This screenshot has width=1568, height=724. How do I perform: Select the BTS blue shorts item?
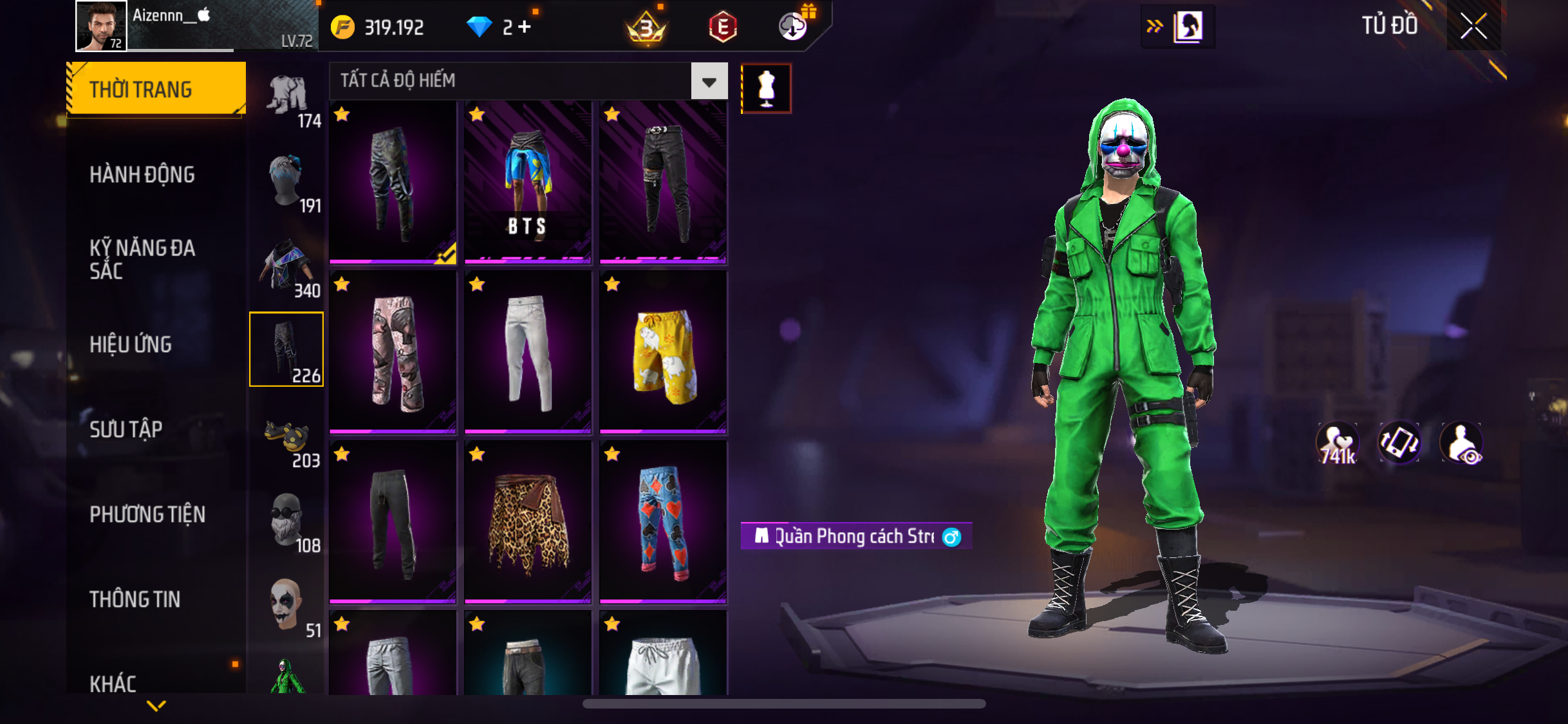528,182
